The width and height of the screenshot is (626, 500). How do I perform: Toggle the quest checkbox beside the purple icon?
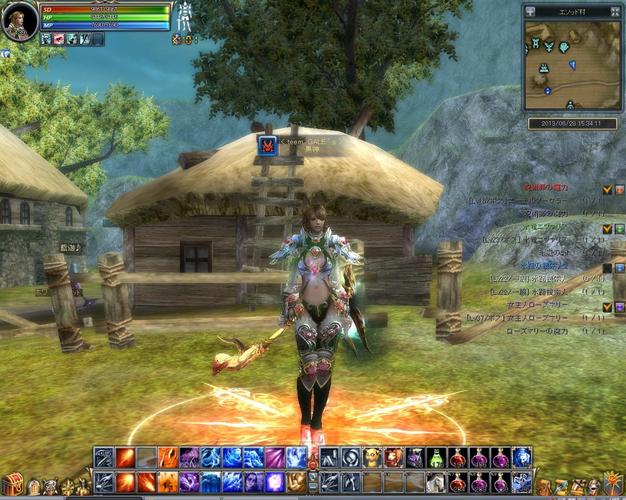coord(606,306)
